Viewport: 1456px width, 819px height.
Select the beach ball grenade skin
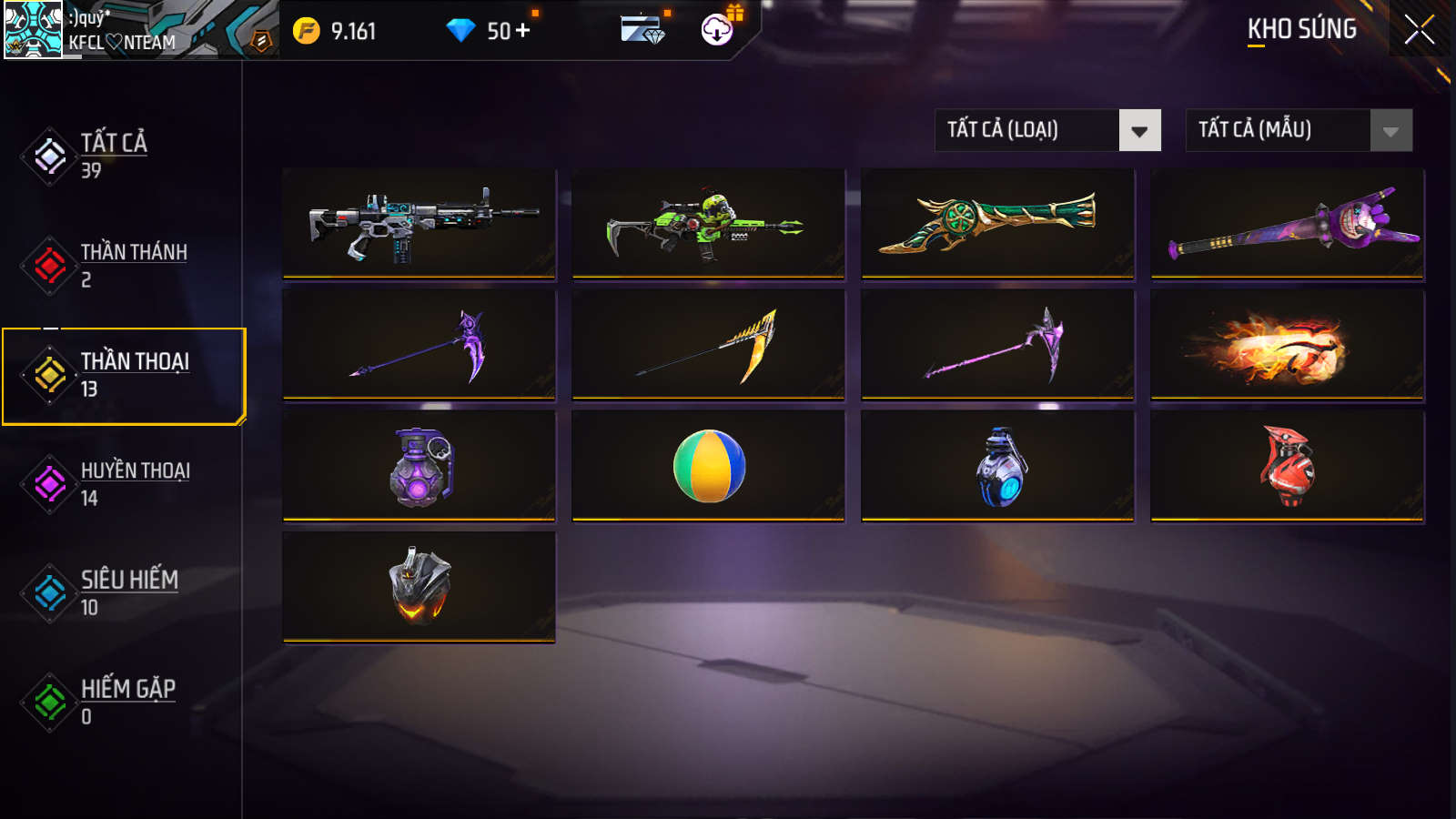pos(709,465)
